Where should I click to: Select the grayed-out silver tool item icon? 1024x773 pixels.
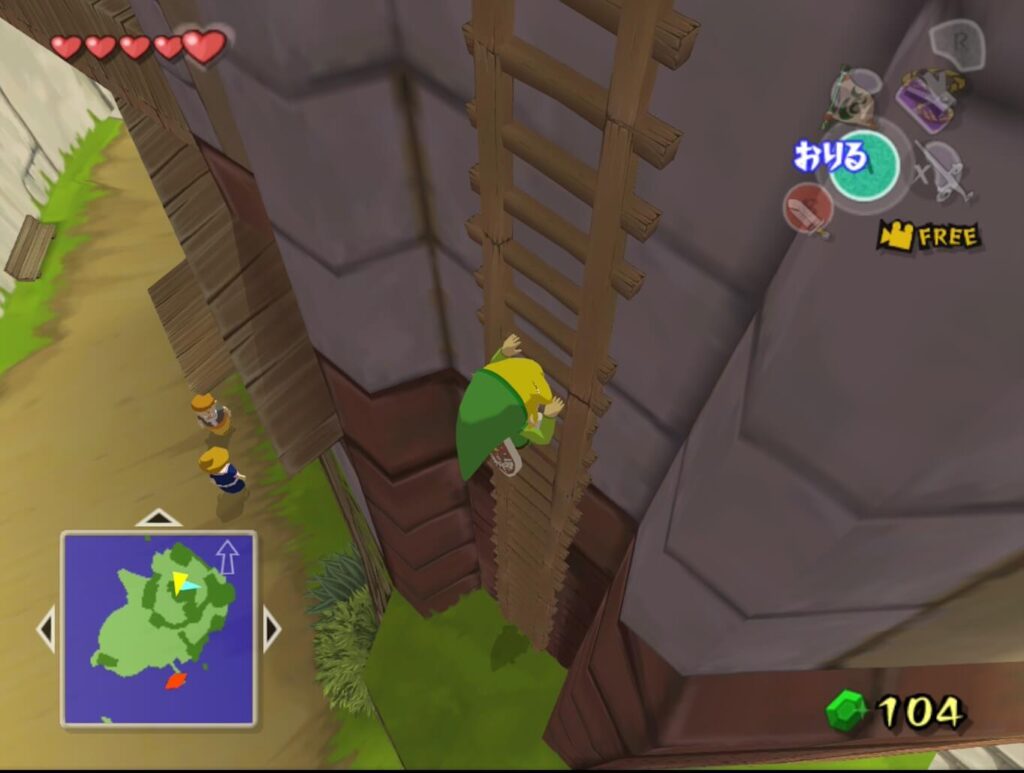[x=941, y=170]
